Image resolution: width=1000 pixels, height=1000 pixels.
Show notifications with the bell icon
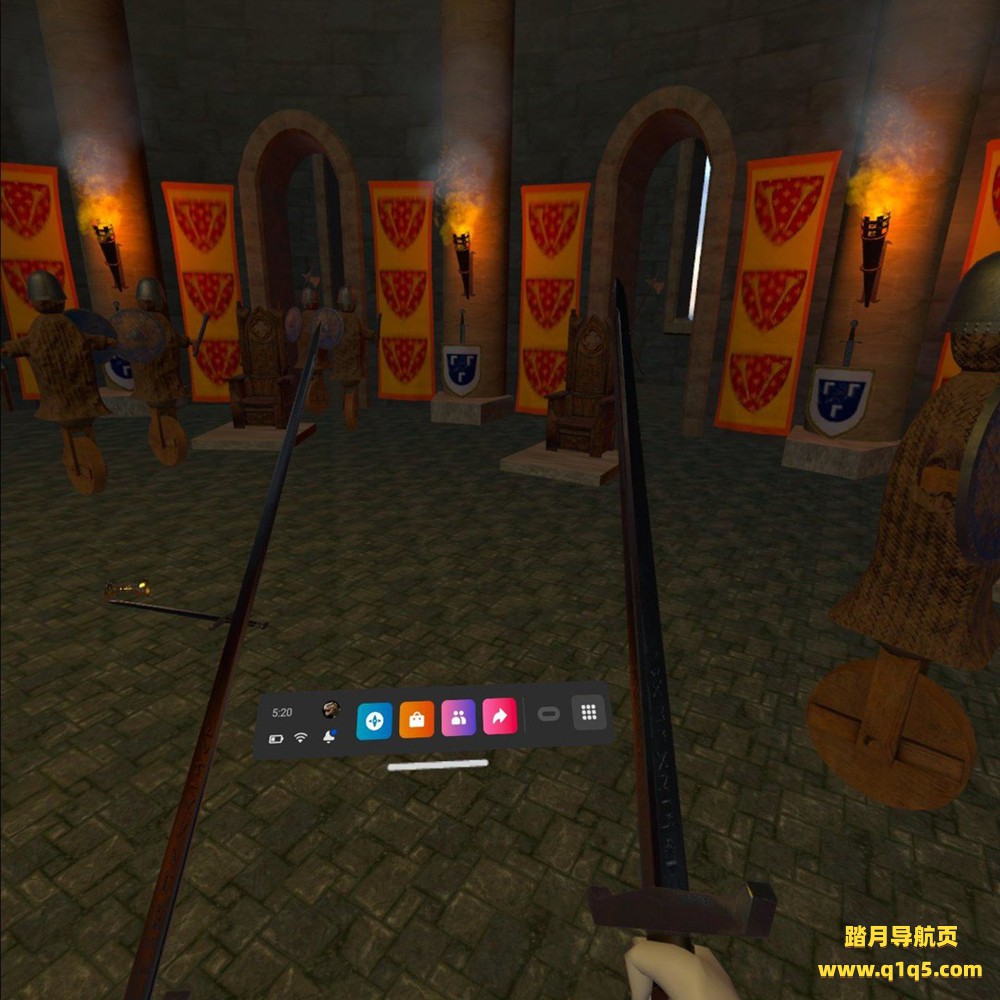click(x=329, y=736)
